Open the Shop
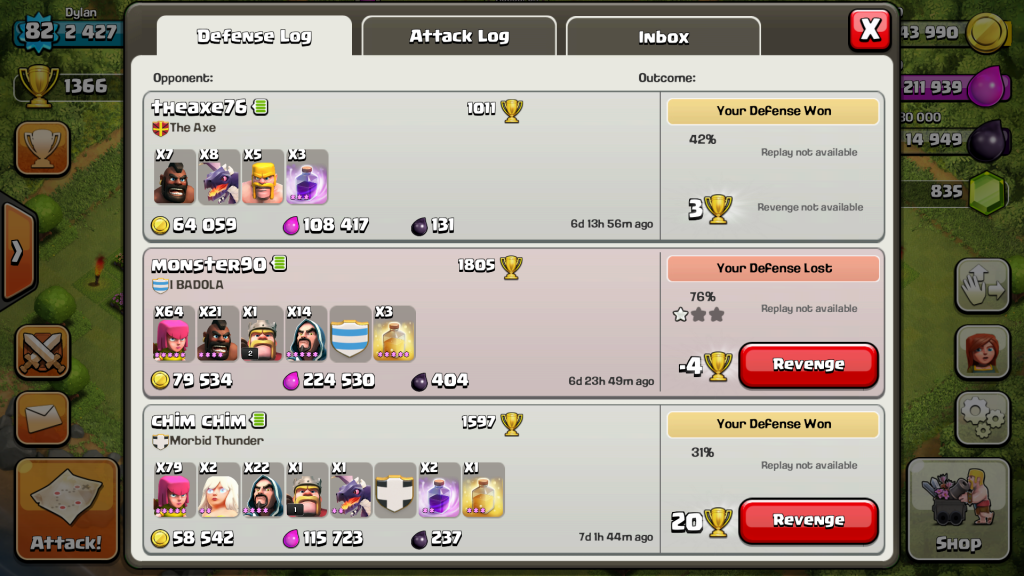Viewport: 1024px width, 576px height. click(x=958, y=508)
